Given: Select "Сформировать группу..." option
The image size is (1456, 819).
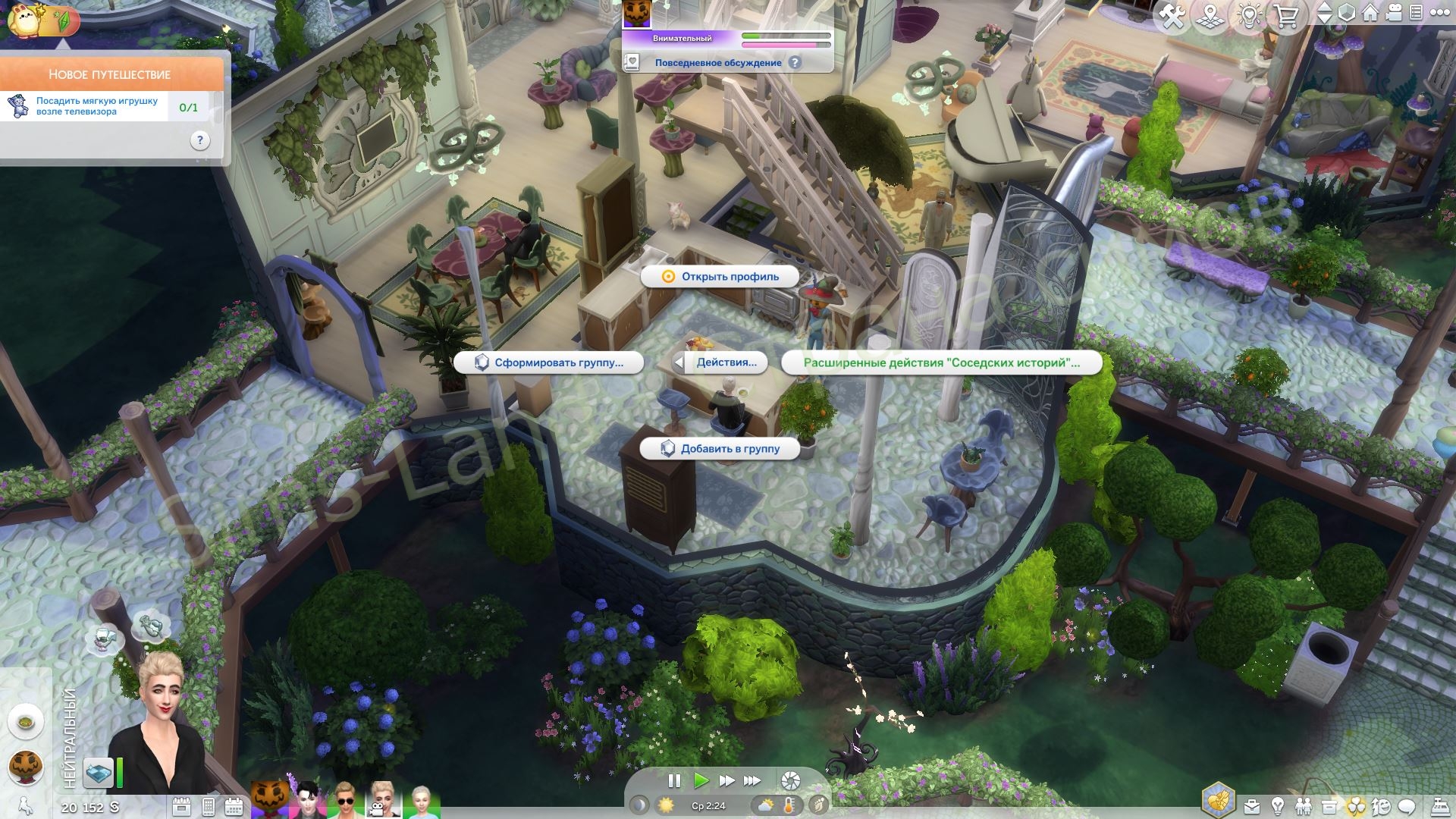Looking at the screenshot, I should pos(549,362).
